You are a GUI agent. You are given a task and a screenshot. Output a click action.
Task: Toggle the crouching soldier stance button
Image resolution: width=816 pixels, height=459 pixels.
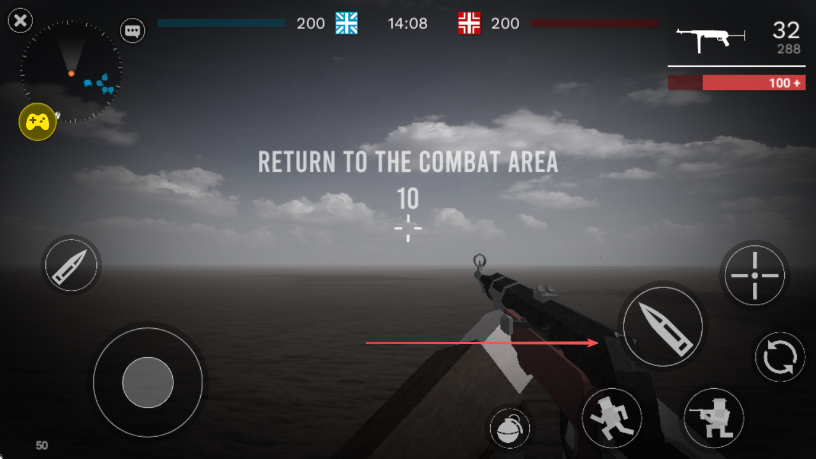tap(714, 416)
